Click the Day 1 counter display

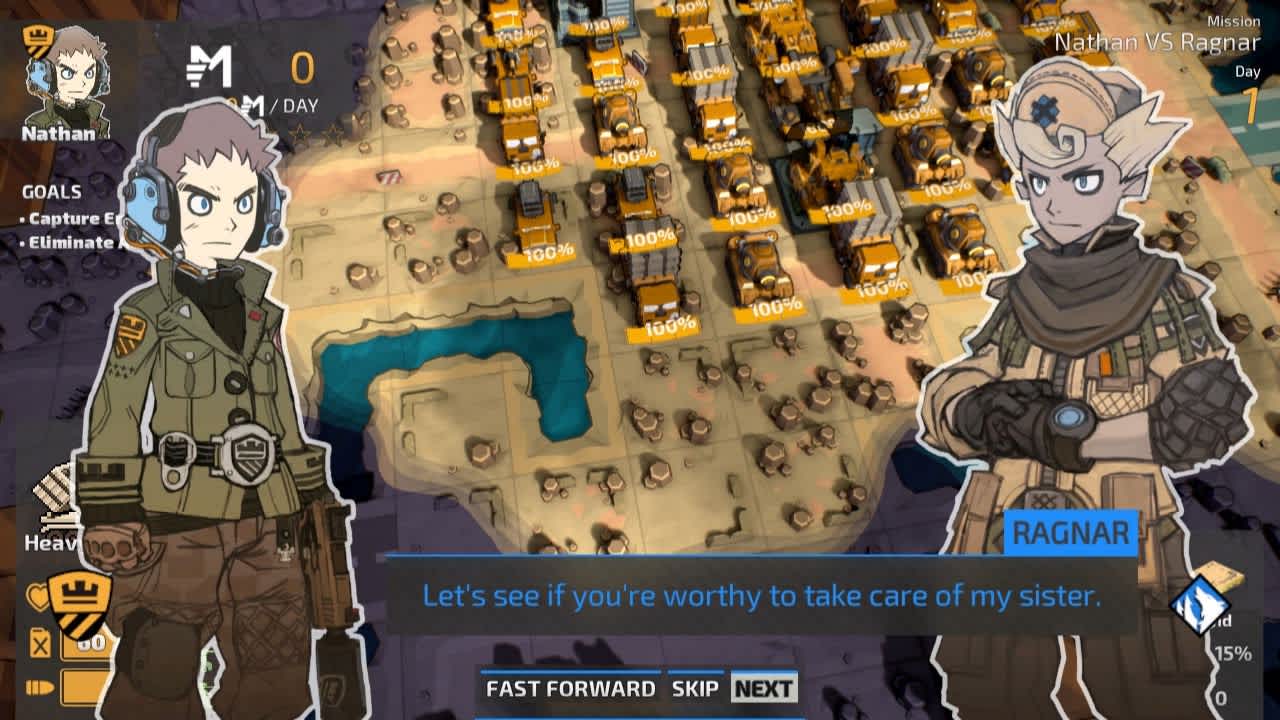pos(1248,88)
